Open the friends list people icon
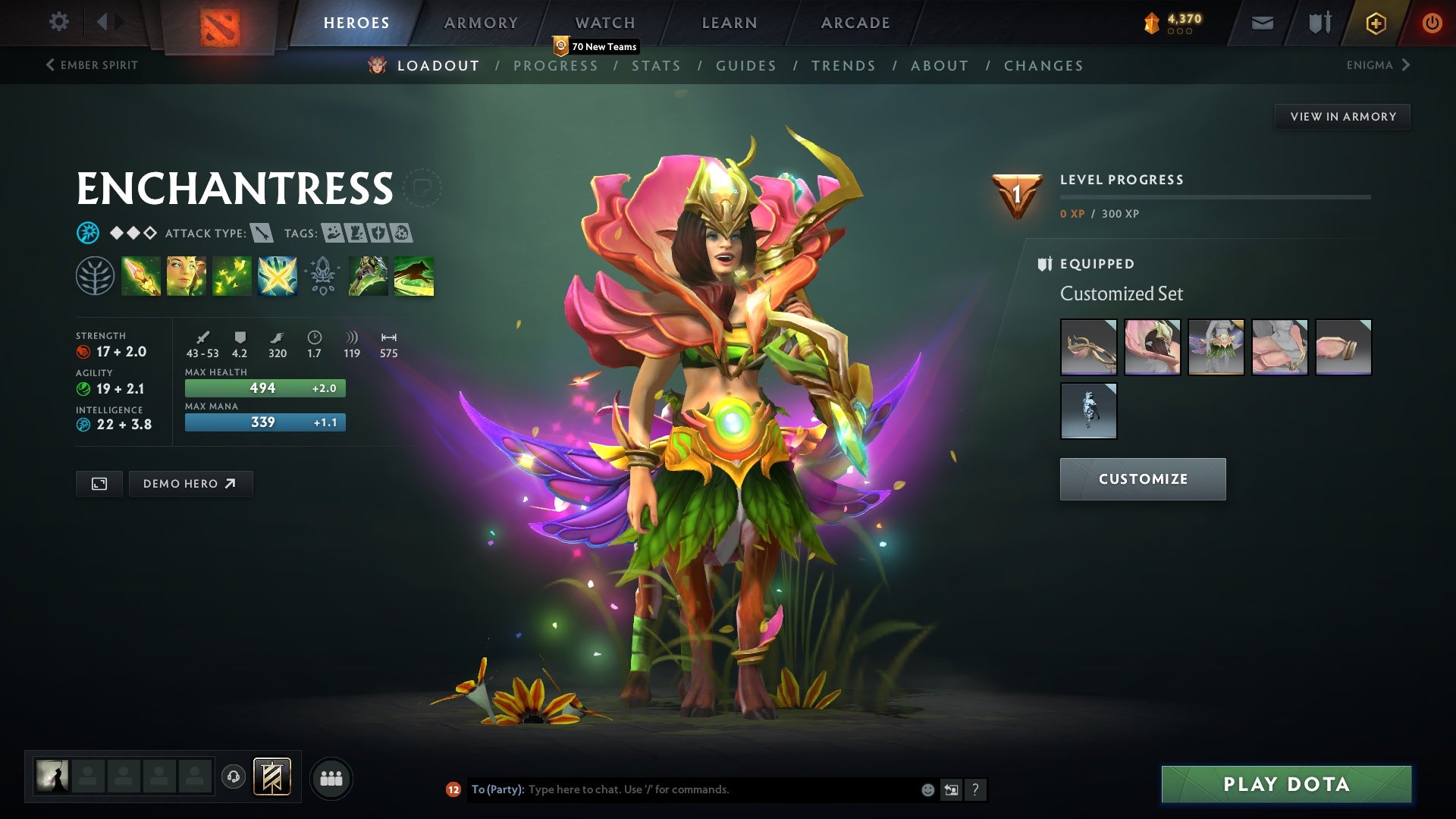1456x819 pixels. pyautogui.click(x=331, y=777)
